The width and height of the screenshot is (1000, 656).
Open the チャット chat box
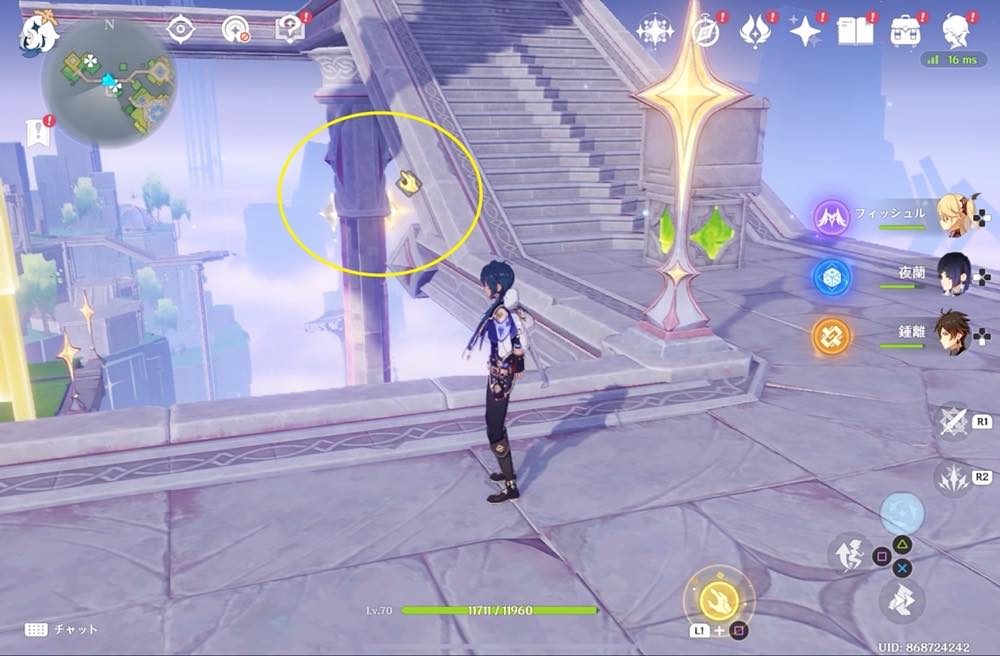[x=61, y=629]
